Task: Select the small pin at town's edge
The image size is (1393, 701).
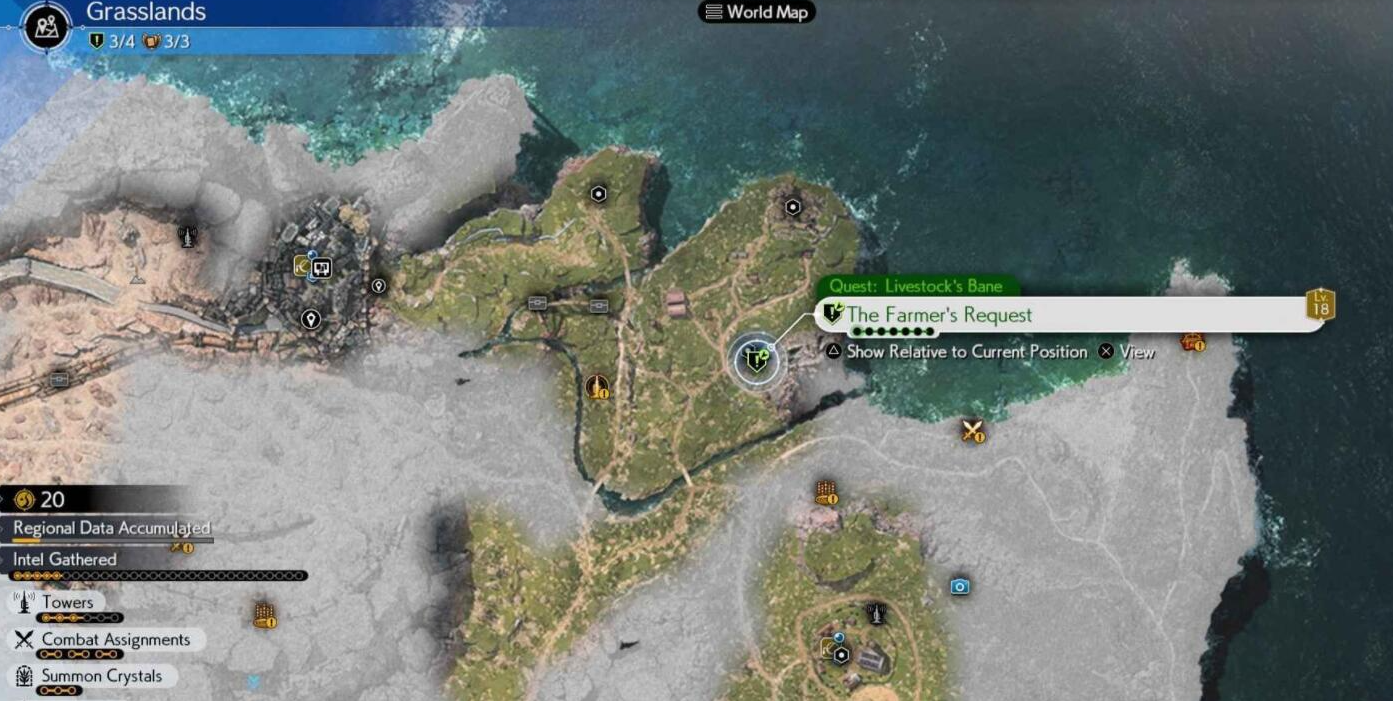Action: [x=378, y=286]
